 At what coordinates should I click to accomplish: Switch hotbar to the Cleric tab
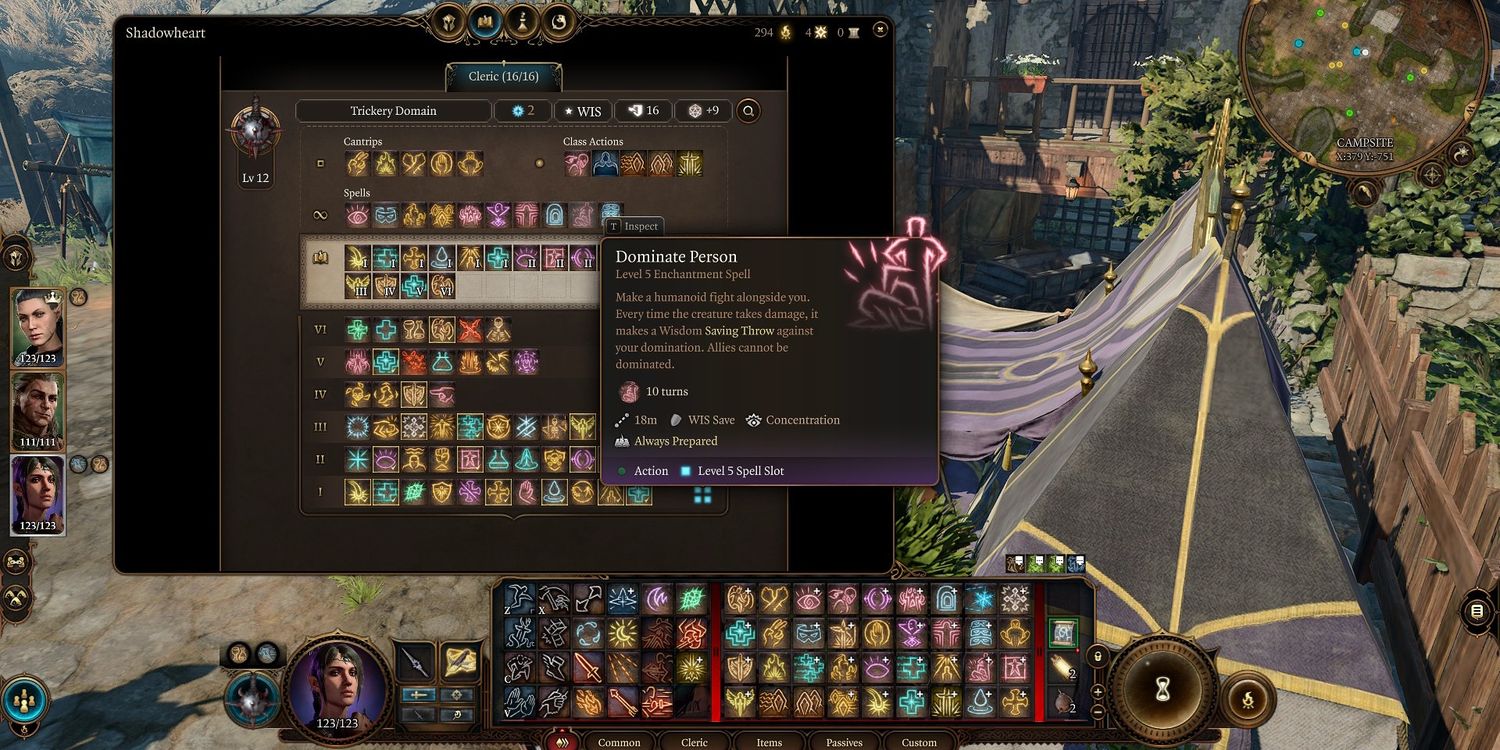coord(694,742)
